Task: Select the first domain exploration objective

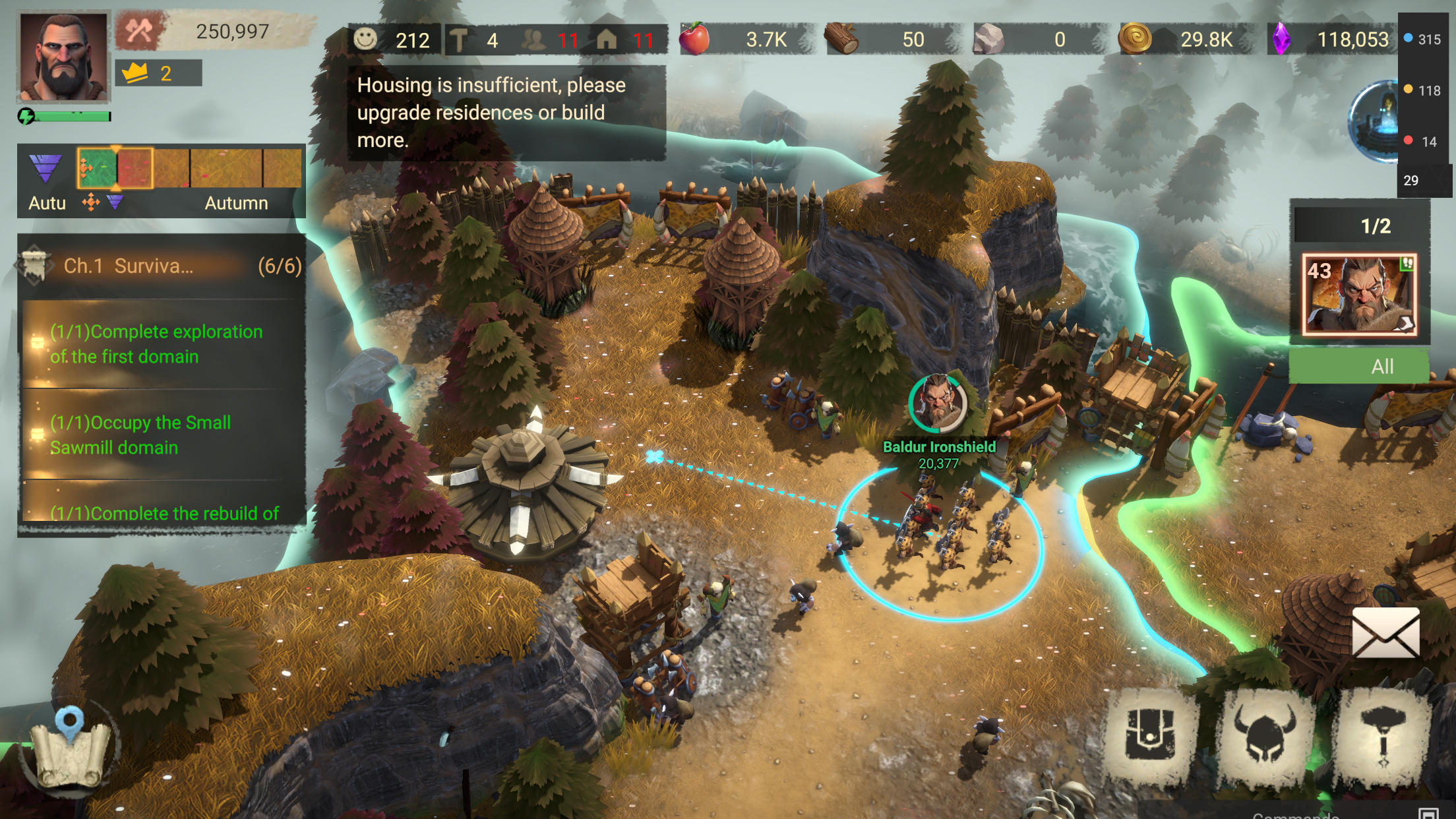Action: point(156,344)
